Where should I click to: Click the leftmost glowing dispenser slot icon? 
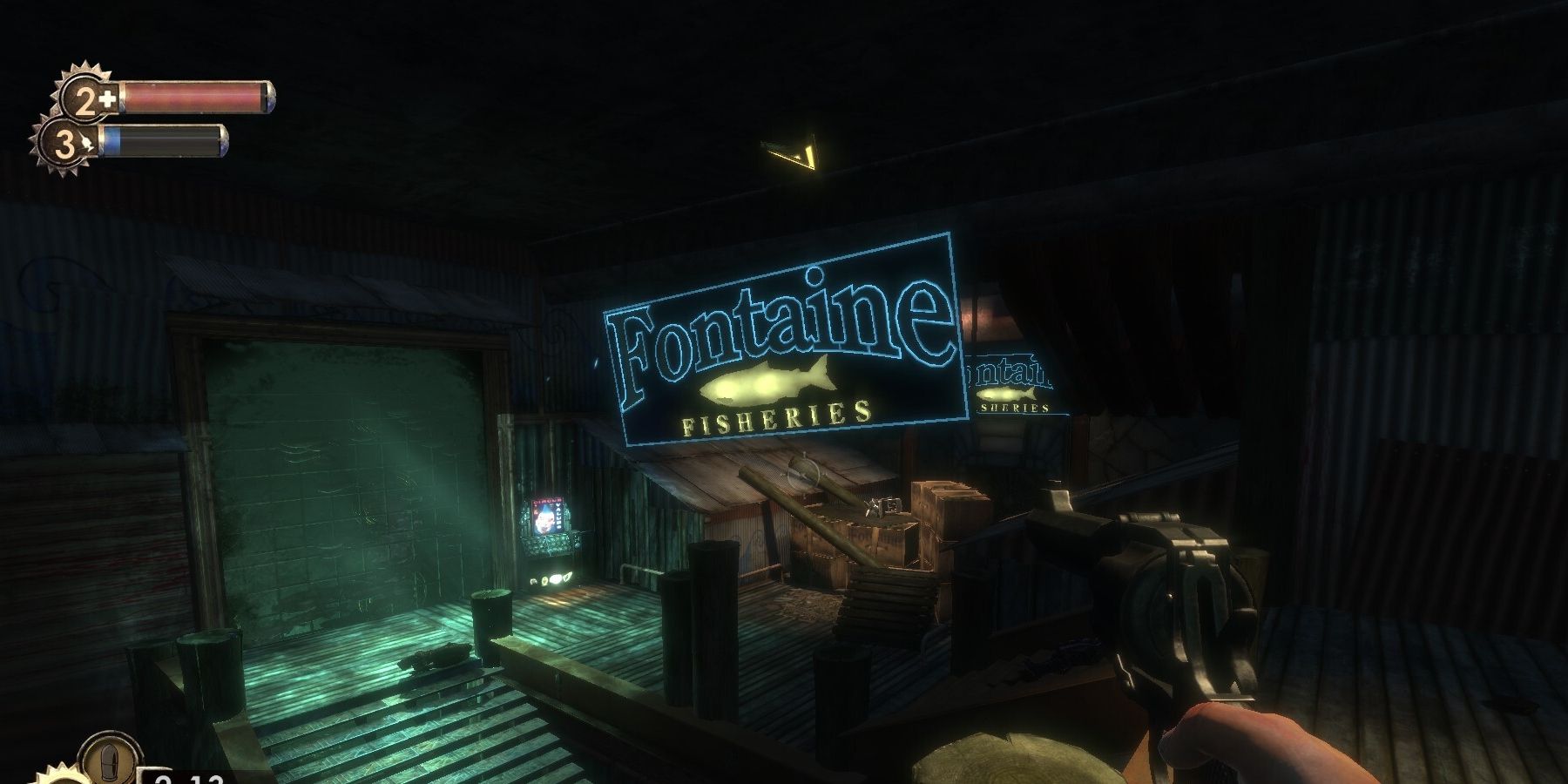(x=533, y=581)
